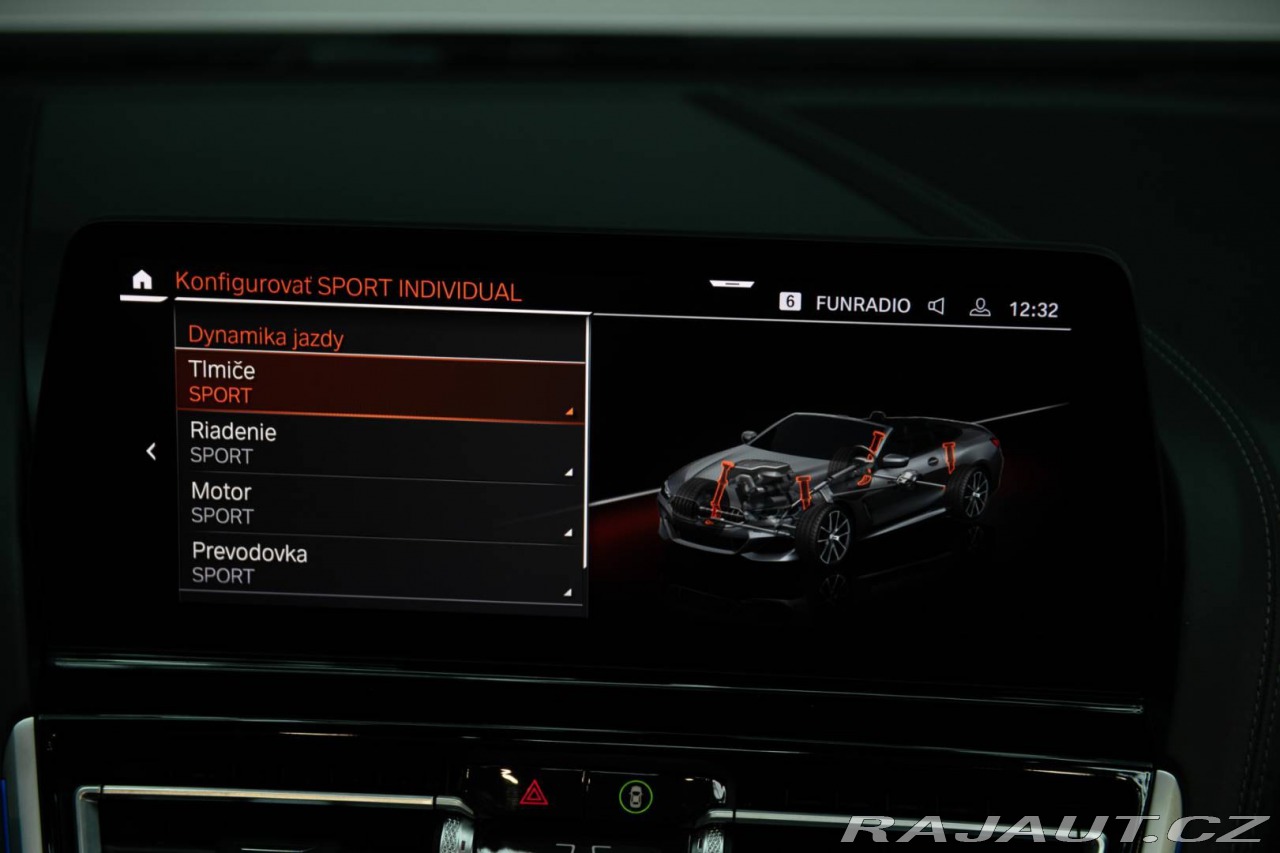Screen dimensions: 1280x853
Task: Open the Riadenie setting
Action: point(380,445)
